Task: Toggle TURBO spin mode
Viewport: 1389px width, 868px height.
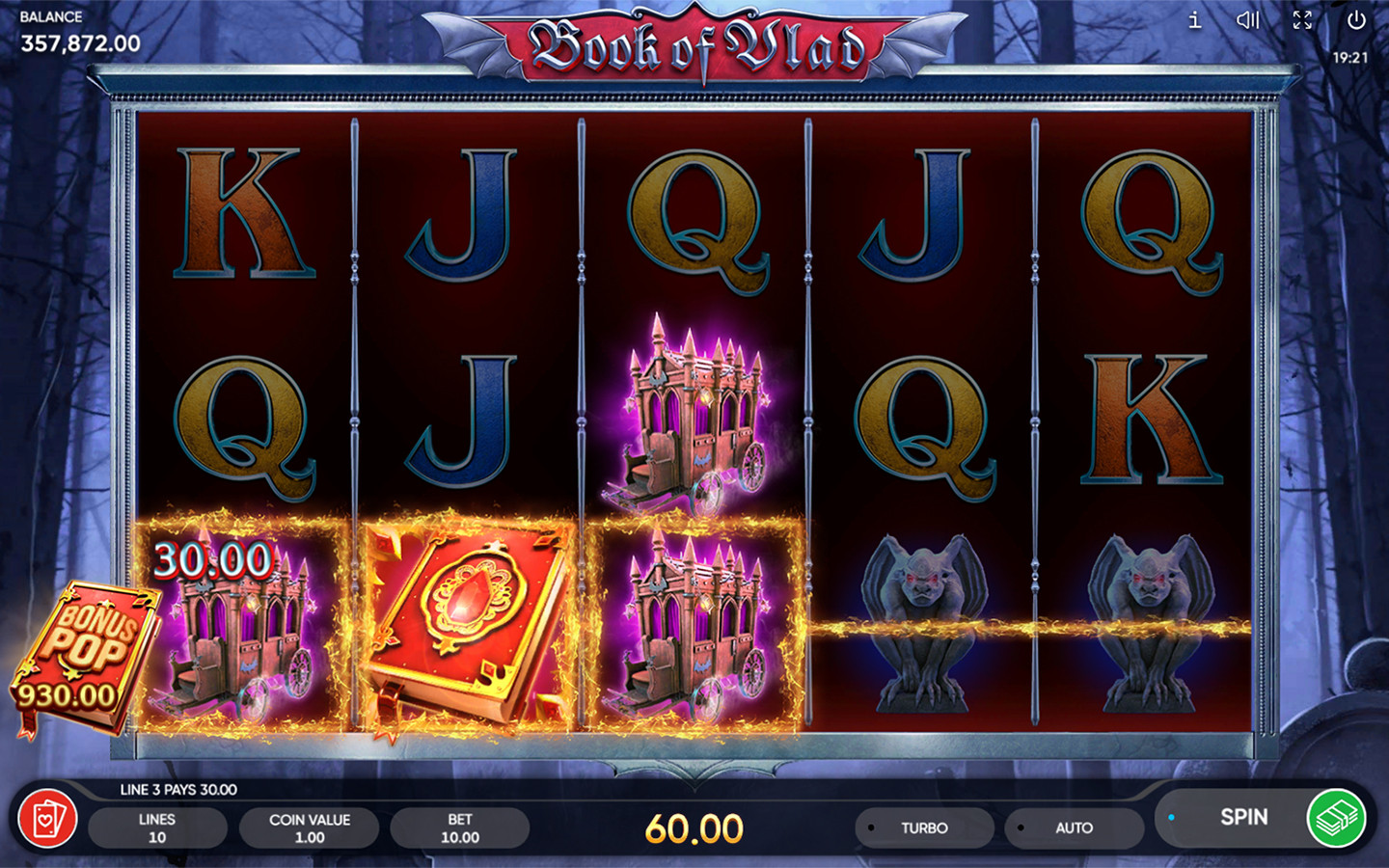Action: (923, 827)
